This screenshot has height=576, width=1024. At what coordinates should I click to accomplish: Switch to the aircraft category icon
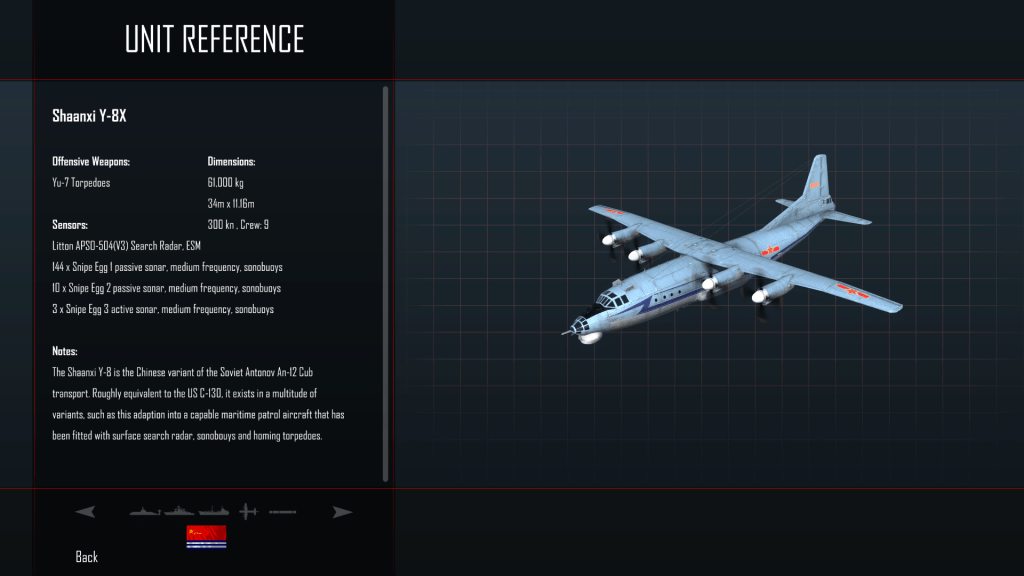(x=249, y=512)
